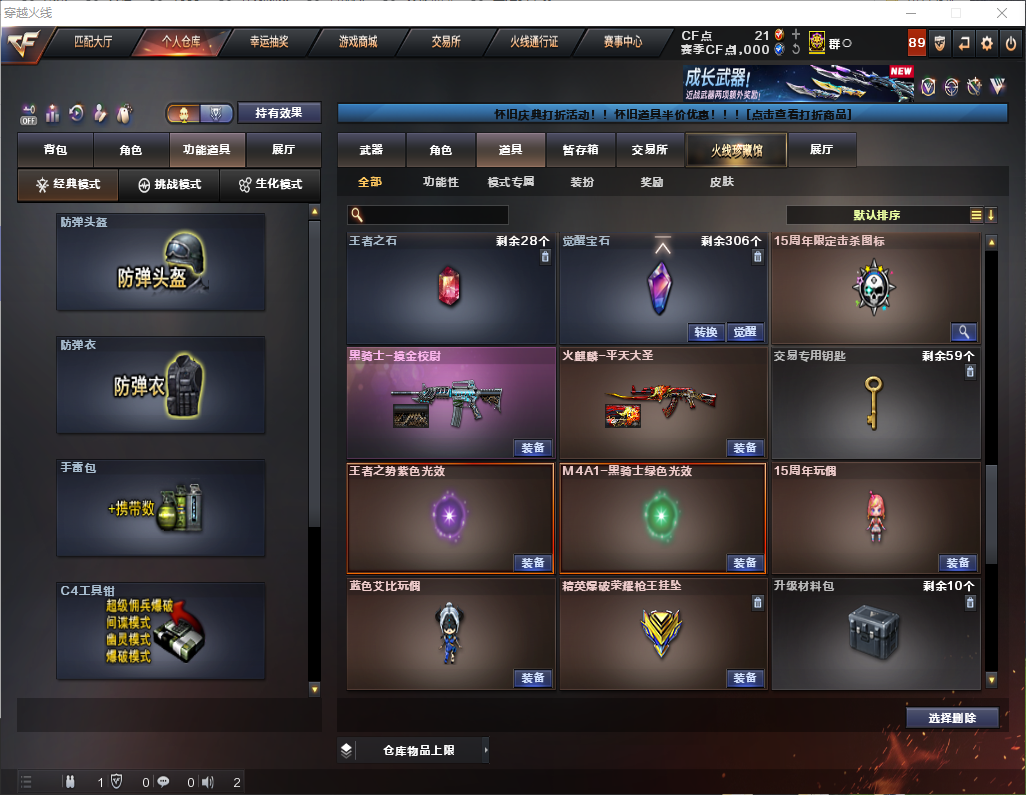This screenshot has width=1026, height=795.
Task: Open the 游戏商城 shop
Action: (358, 42)
